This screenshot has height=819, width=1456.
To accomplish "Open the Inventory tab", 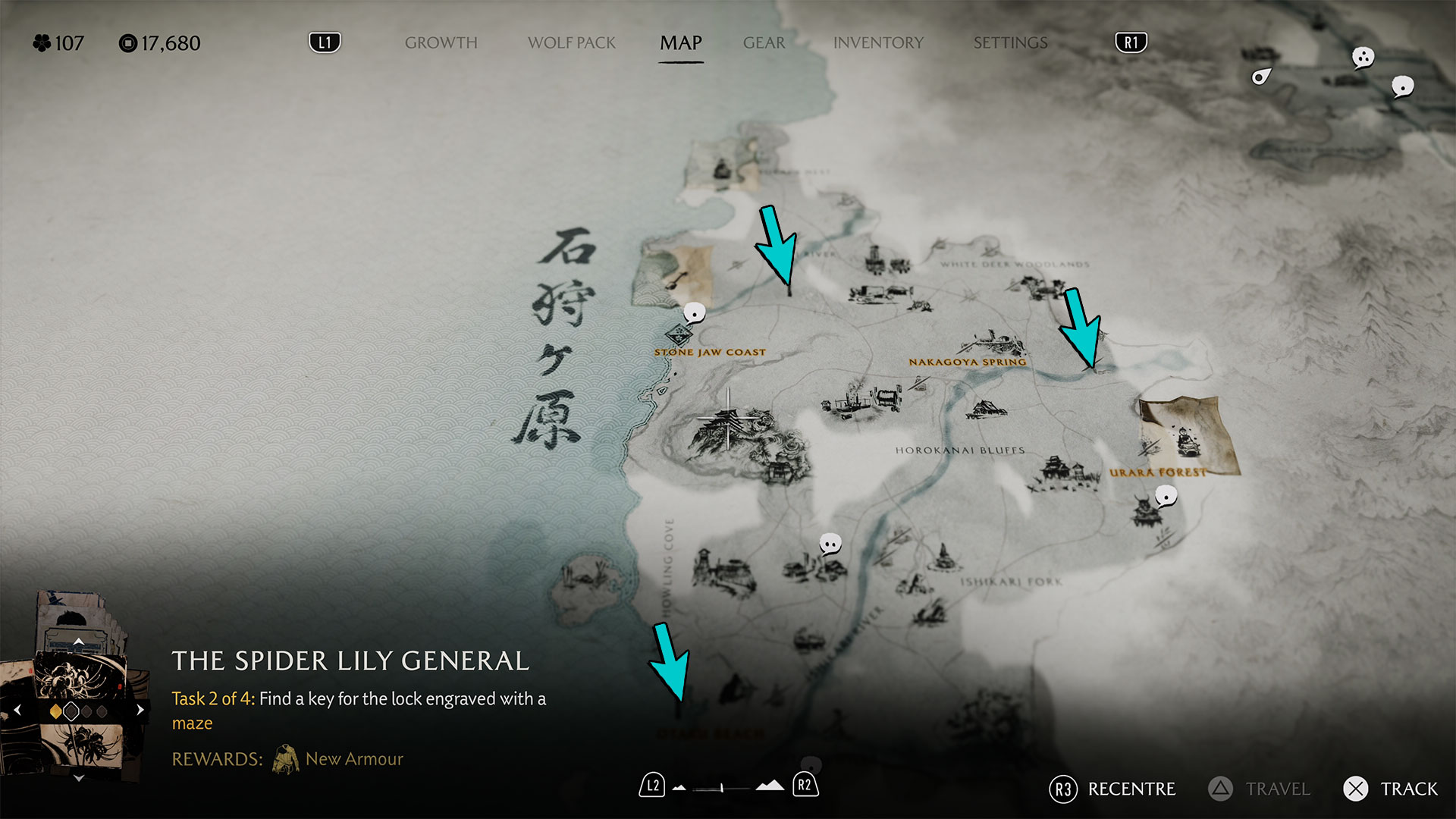I will click(x=878, y=43).
